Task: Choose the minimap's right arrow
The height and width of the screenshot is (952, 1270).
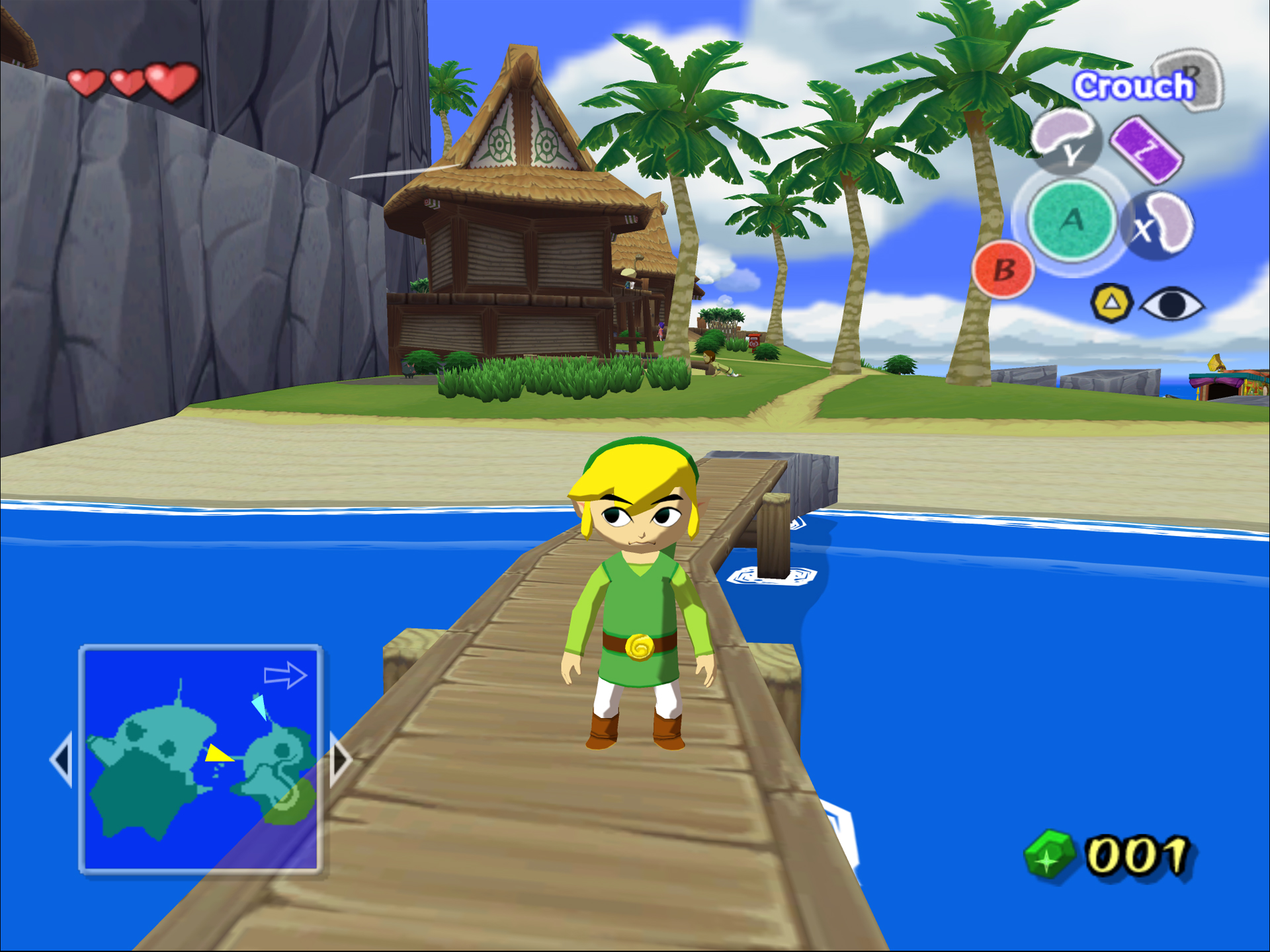Action: coord(340,759)
